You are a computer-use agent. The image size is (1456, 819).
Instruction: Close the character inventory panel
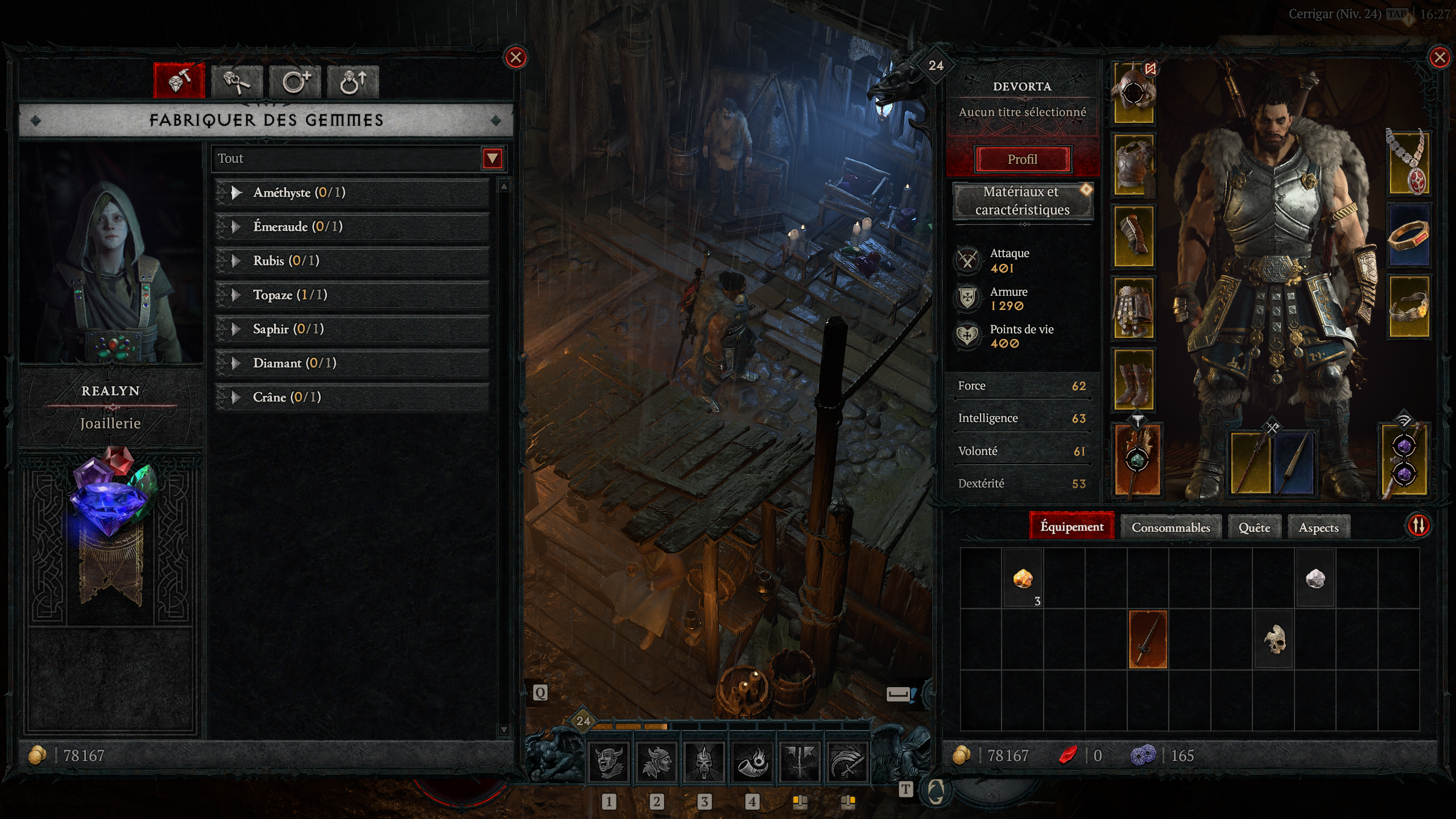(x=1440, y=57)
